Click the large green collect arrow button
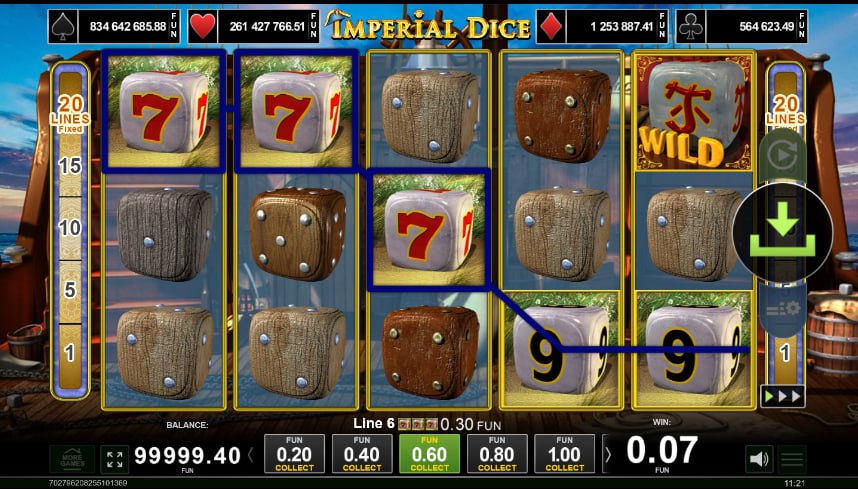858x489 pixels. click(783, 232)
